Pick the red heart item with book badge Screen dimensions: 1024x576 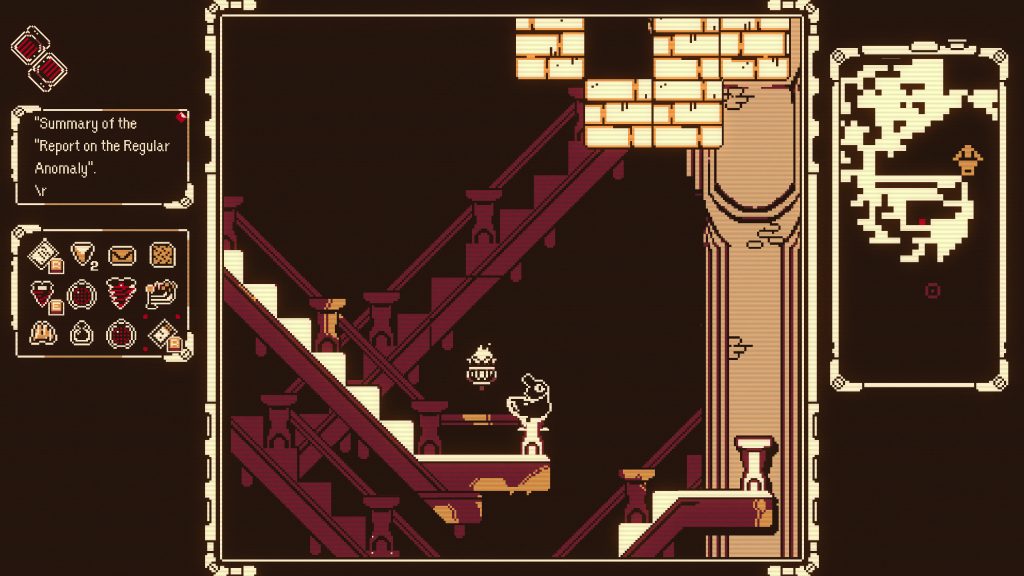pyautogui.click(x=43, y=294)
